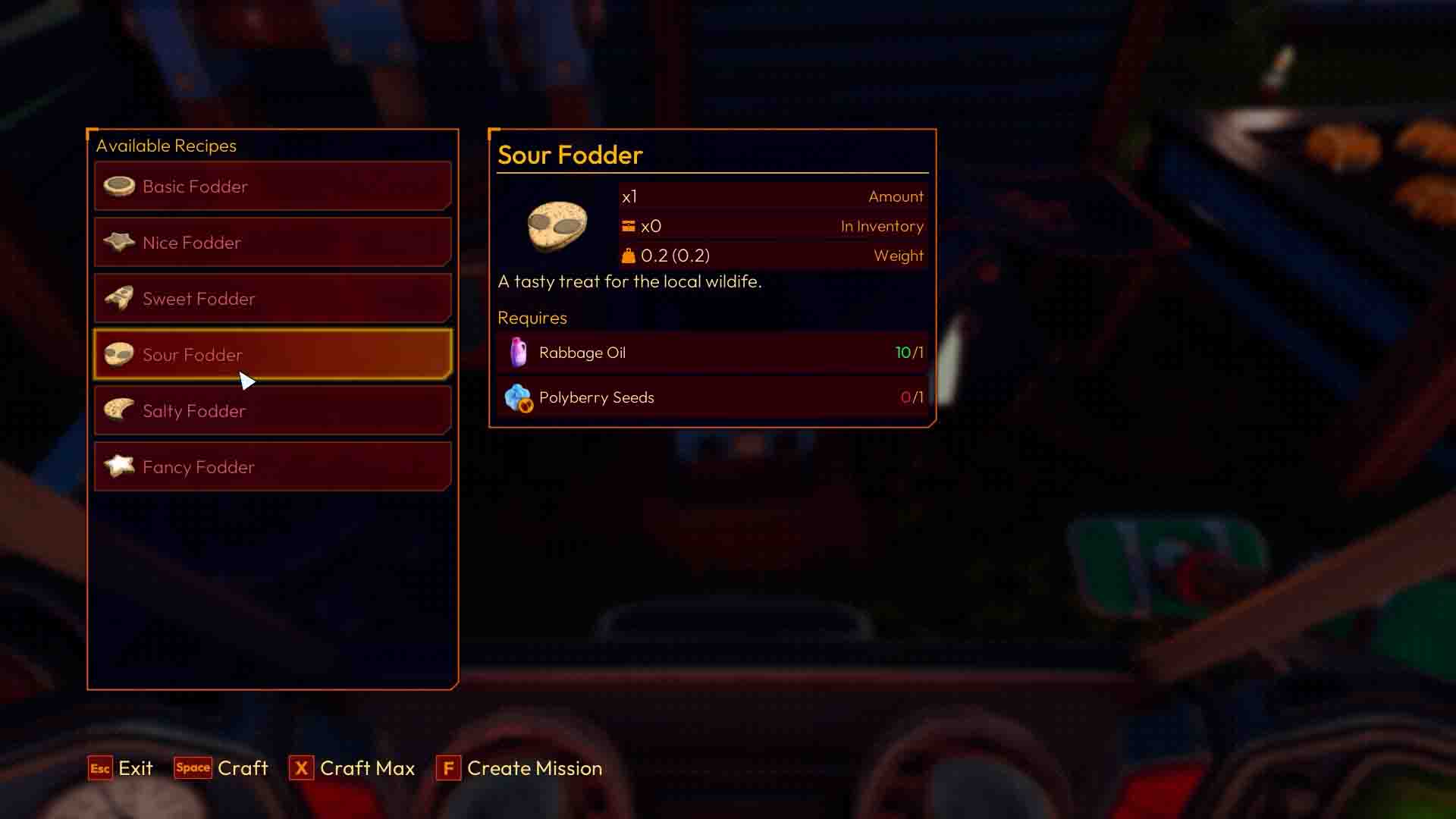The image size is (1456, 819).
Task: Open the Available Recipes panel header
Action: 166,145
